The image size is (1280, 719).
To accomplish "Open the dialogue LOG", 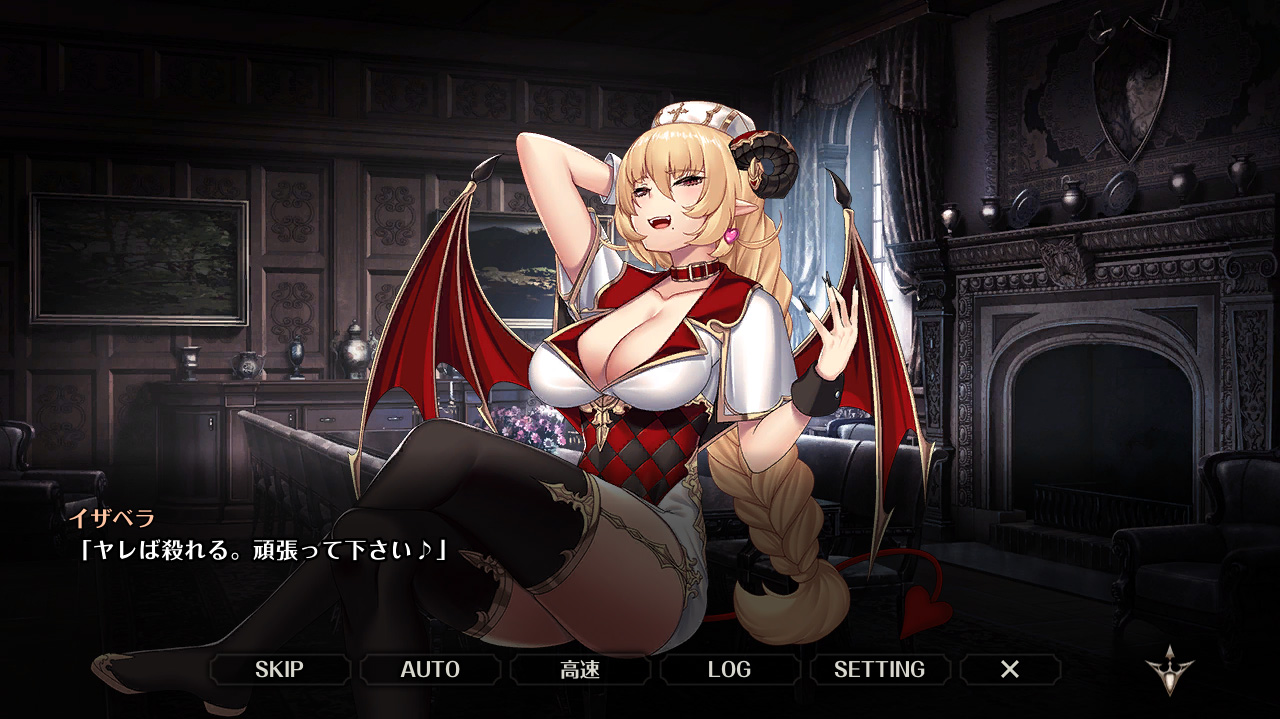I will tap(729, 669).
